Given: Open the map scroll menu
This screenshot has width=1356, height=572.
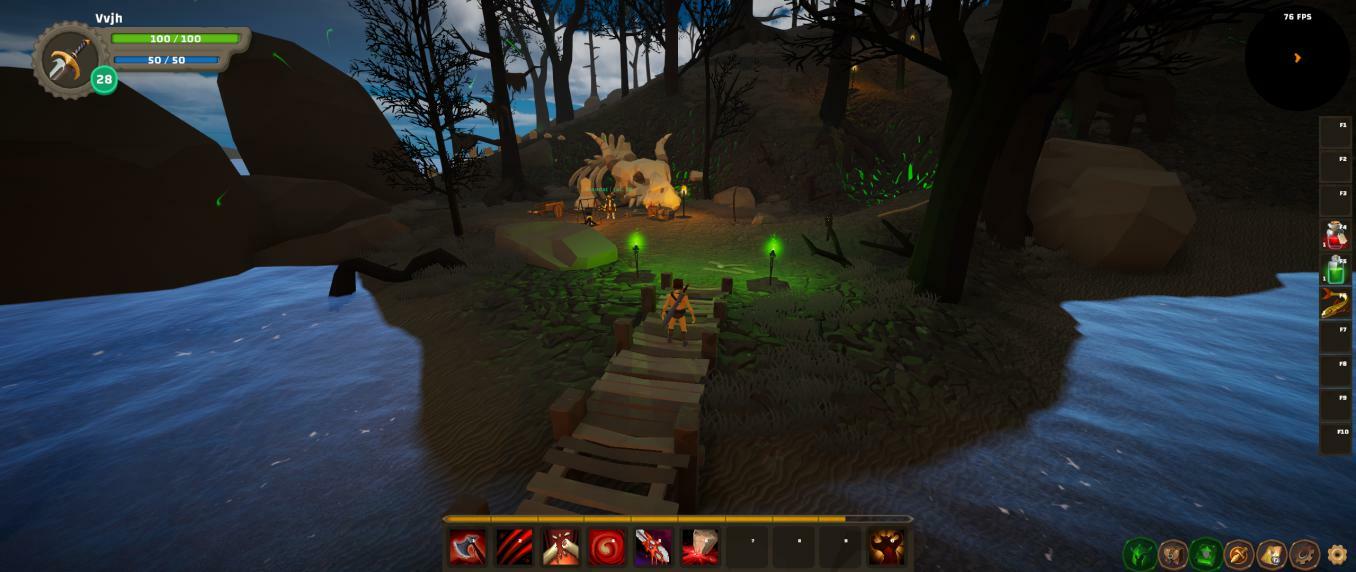Looking at the screenshot, I should [x=1272, y=554].
